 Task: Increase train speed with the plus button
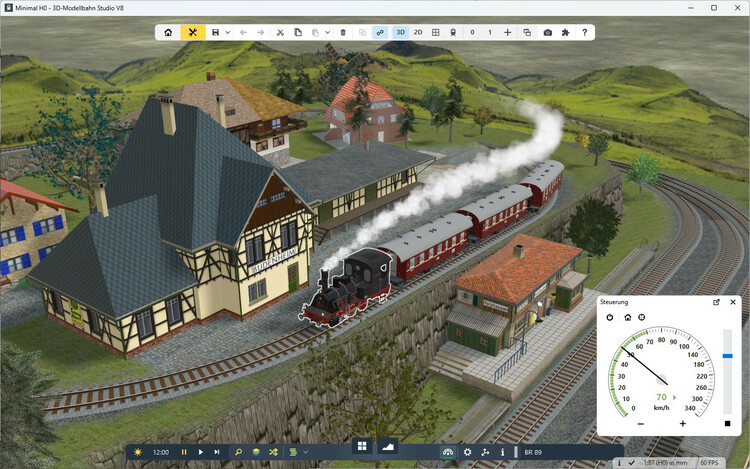coord(683,423)
